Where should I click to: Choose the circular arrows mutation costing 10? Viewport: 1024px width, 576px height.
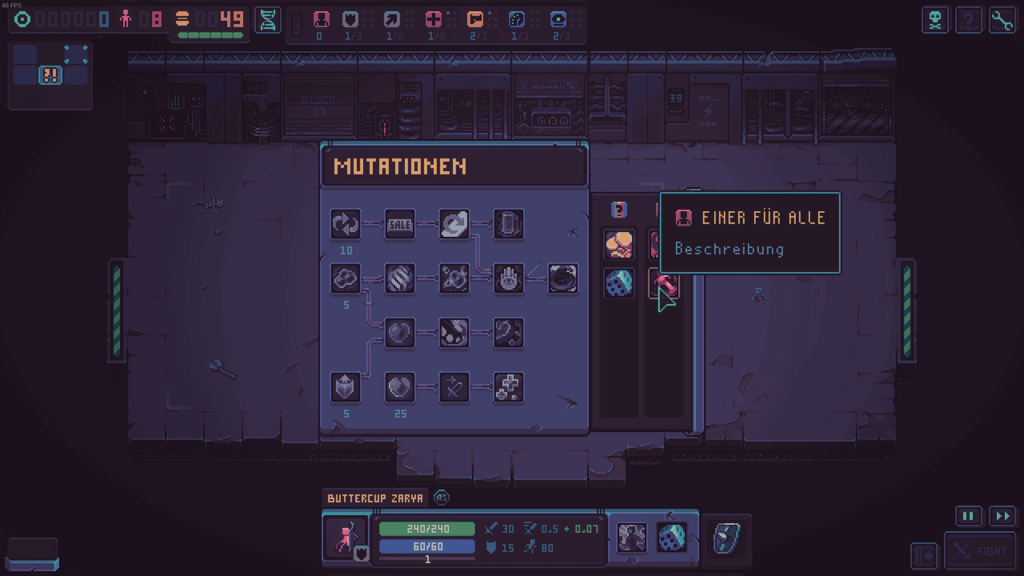[x=345, y=225]
